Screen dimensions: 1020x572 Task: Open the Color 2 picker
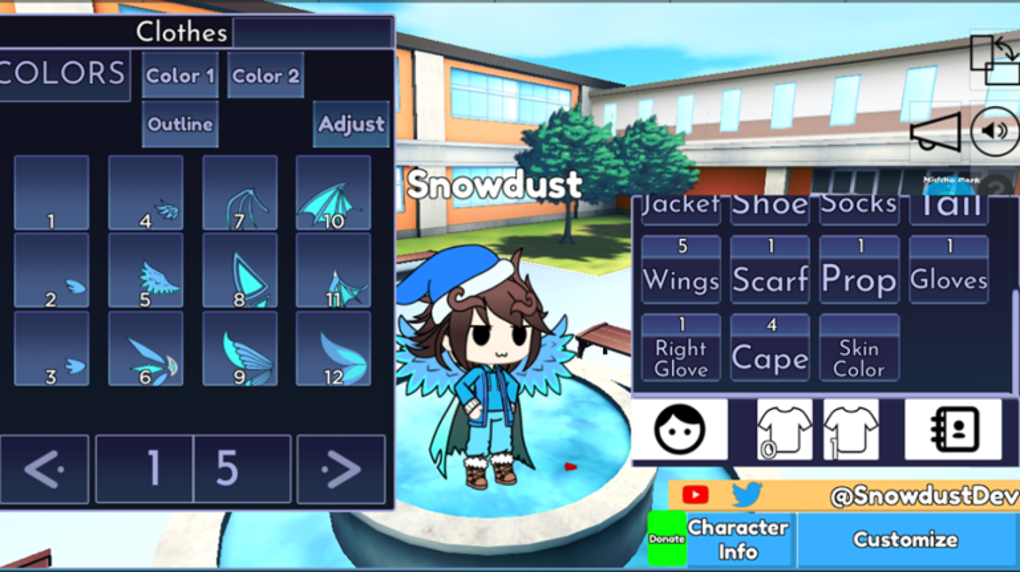[x=266, y=75]
